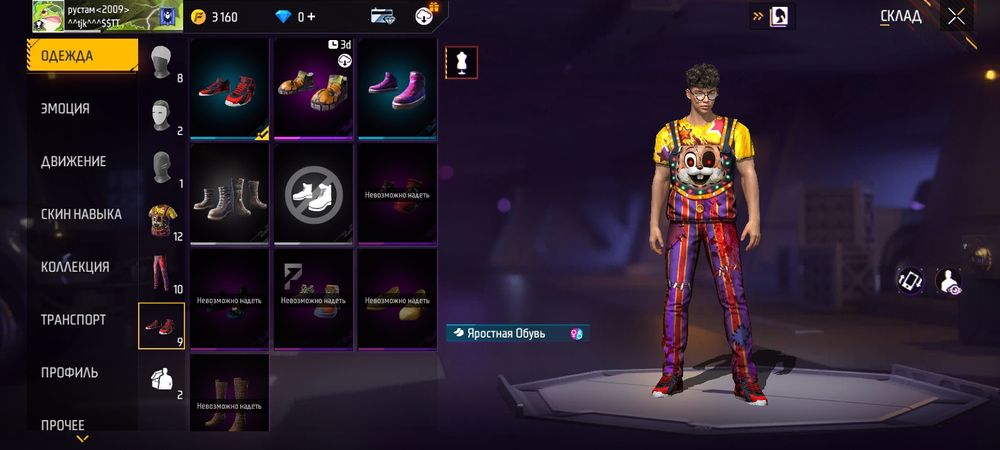Click the remove-shoes crossed-out slot
This screenshot has height=450, width=1000.
pyautogui.click(x=313, y=194)
